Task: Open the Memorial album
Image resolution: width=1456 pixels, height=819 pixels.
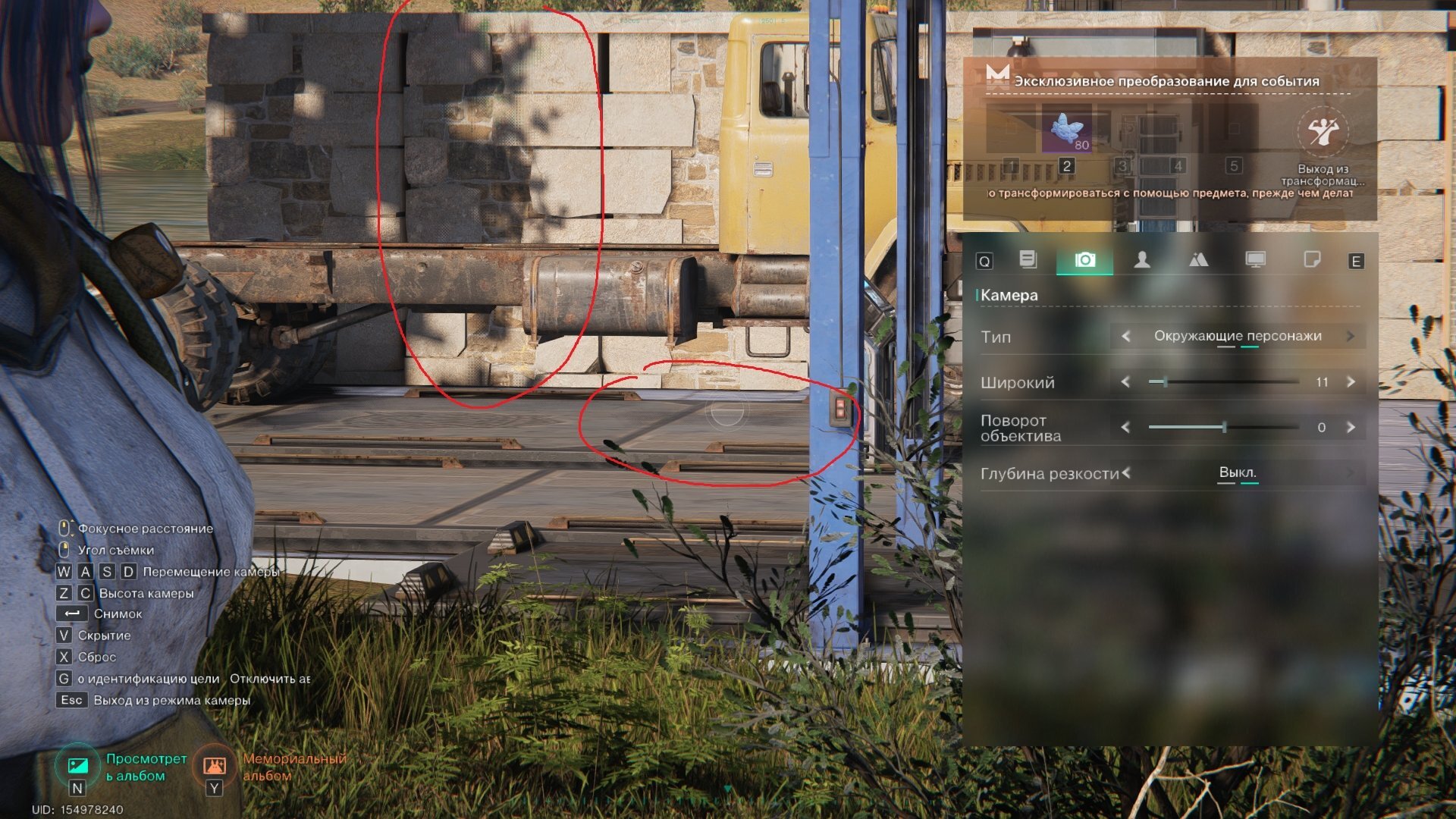Action: pyautogui.click(x=215, y=766)
